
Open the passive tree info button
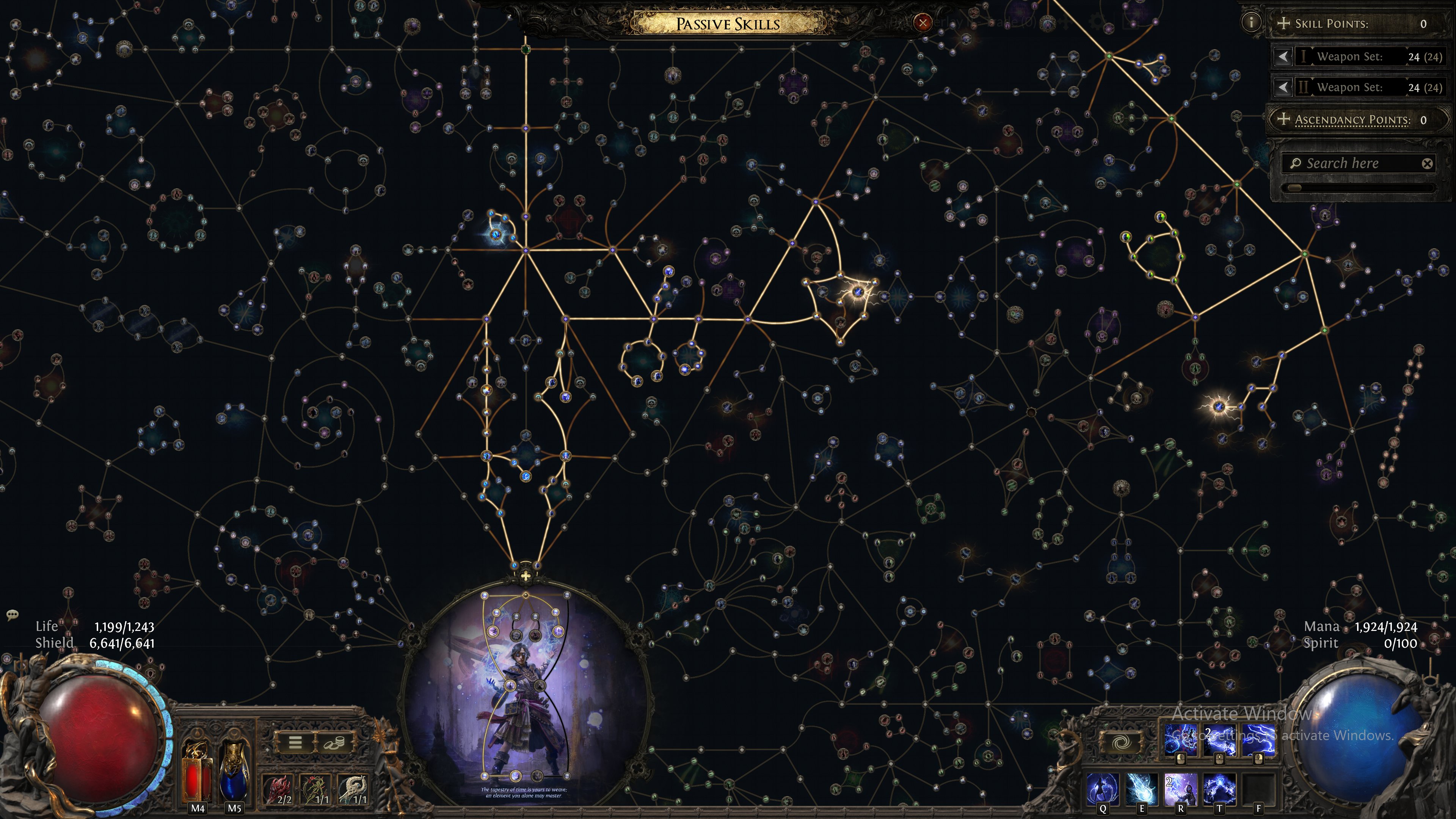[1251, 23]
